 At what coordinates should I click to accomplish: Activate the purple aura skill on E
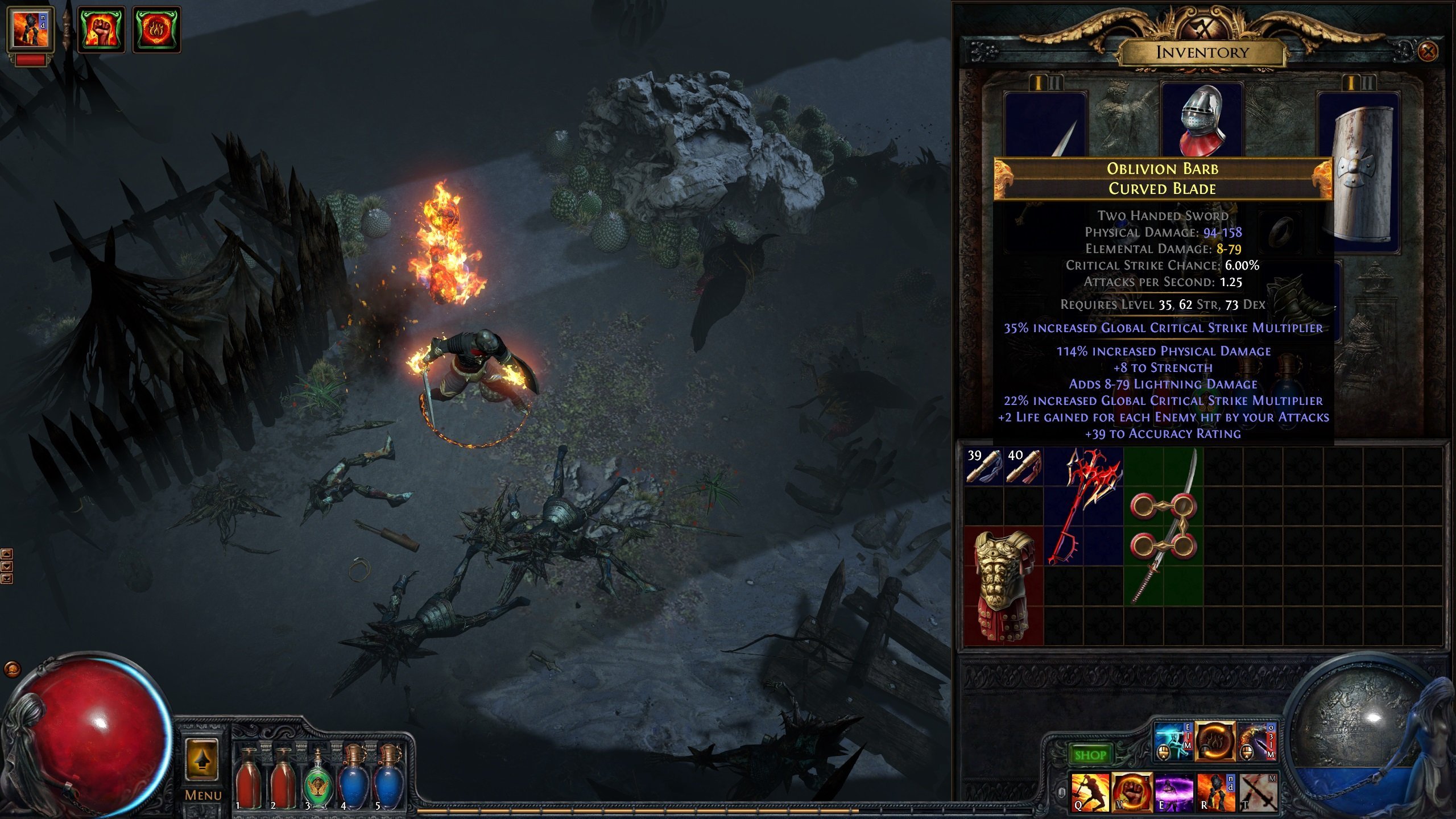pos(1174,792)
